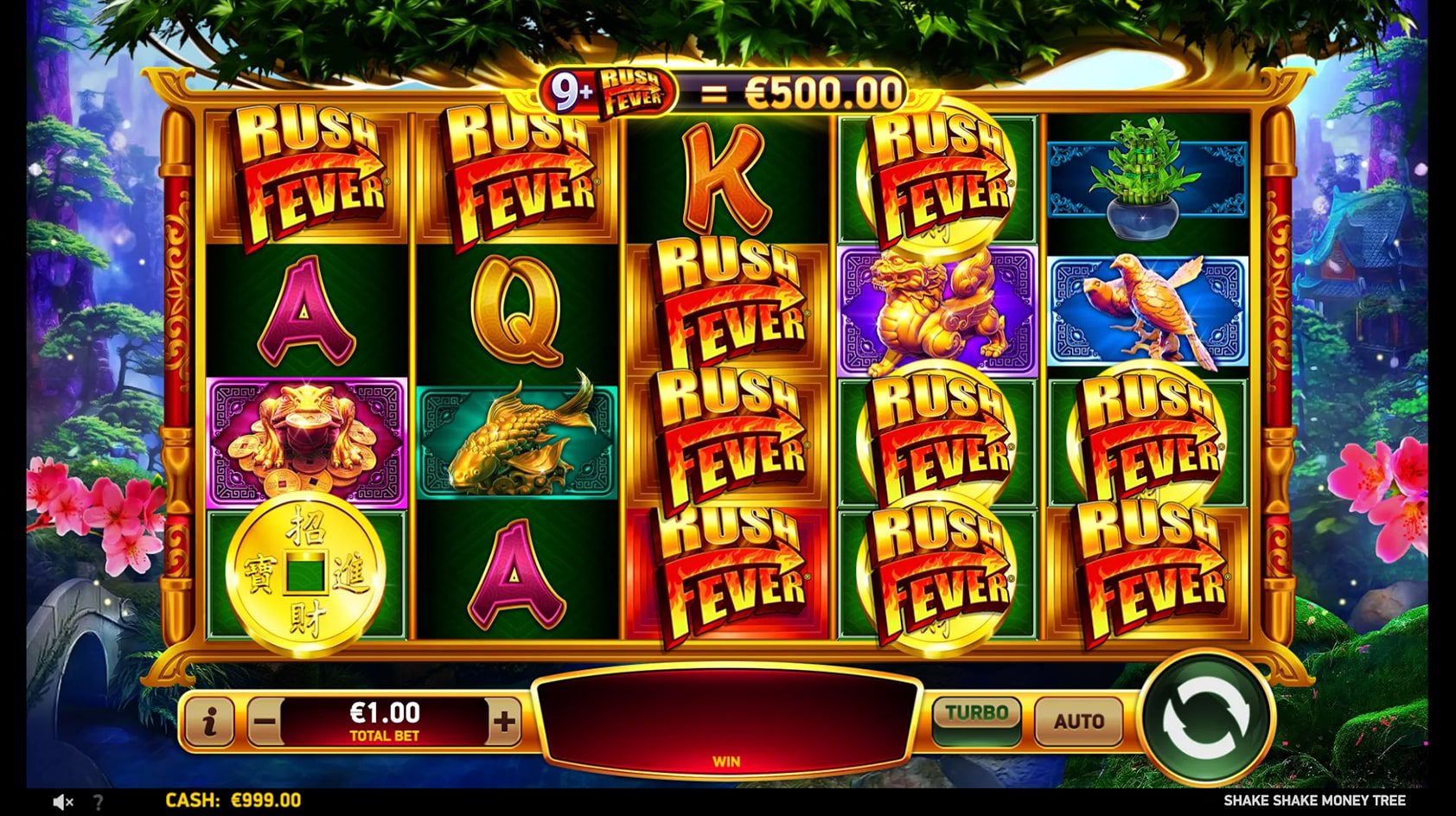Toggle Auto spin mode
This screenshot has height=816, width=1456.
click(1079, 720)
